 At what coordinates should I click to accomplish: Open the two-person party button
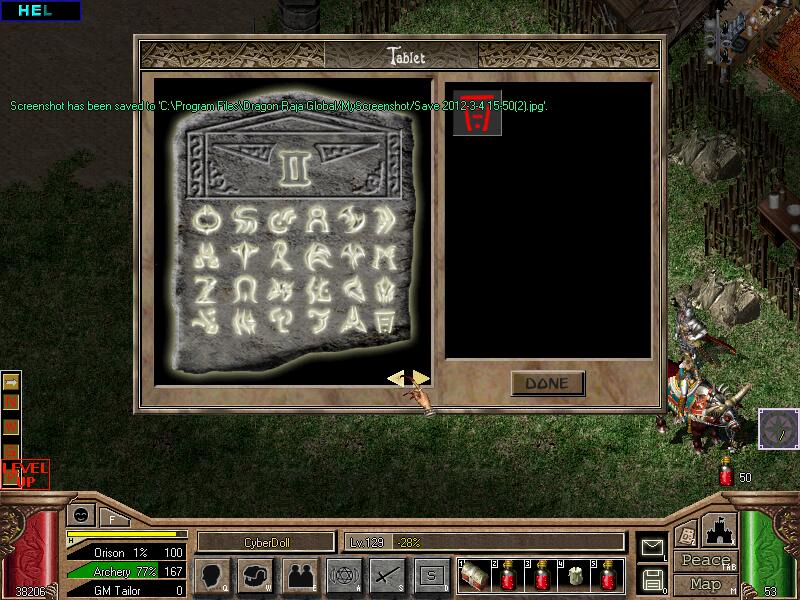point(299,575)
